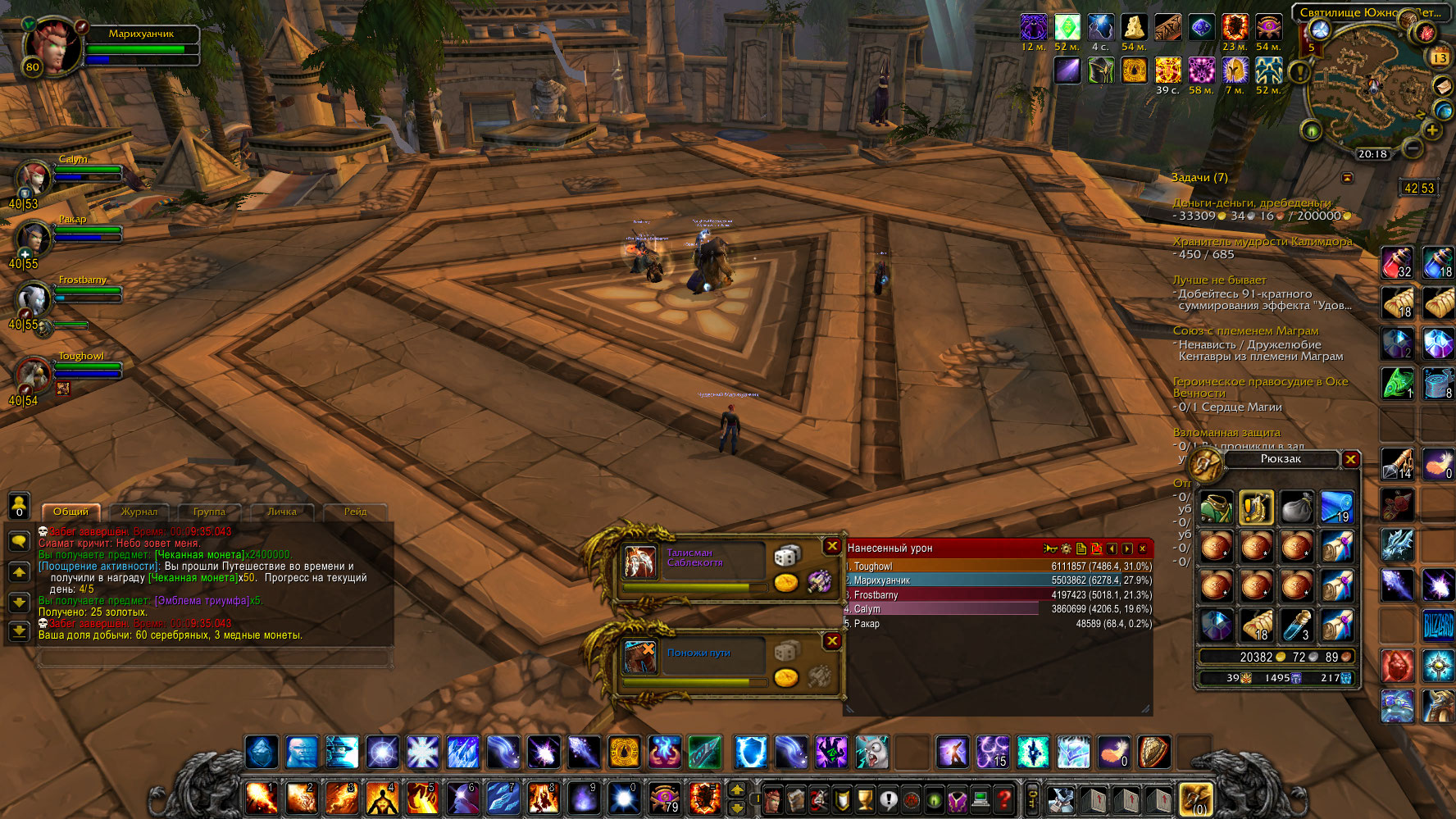Switch to the Журнал chat tab
The image size is (1456, 819).
click(x=139, y=512)
